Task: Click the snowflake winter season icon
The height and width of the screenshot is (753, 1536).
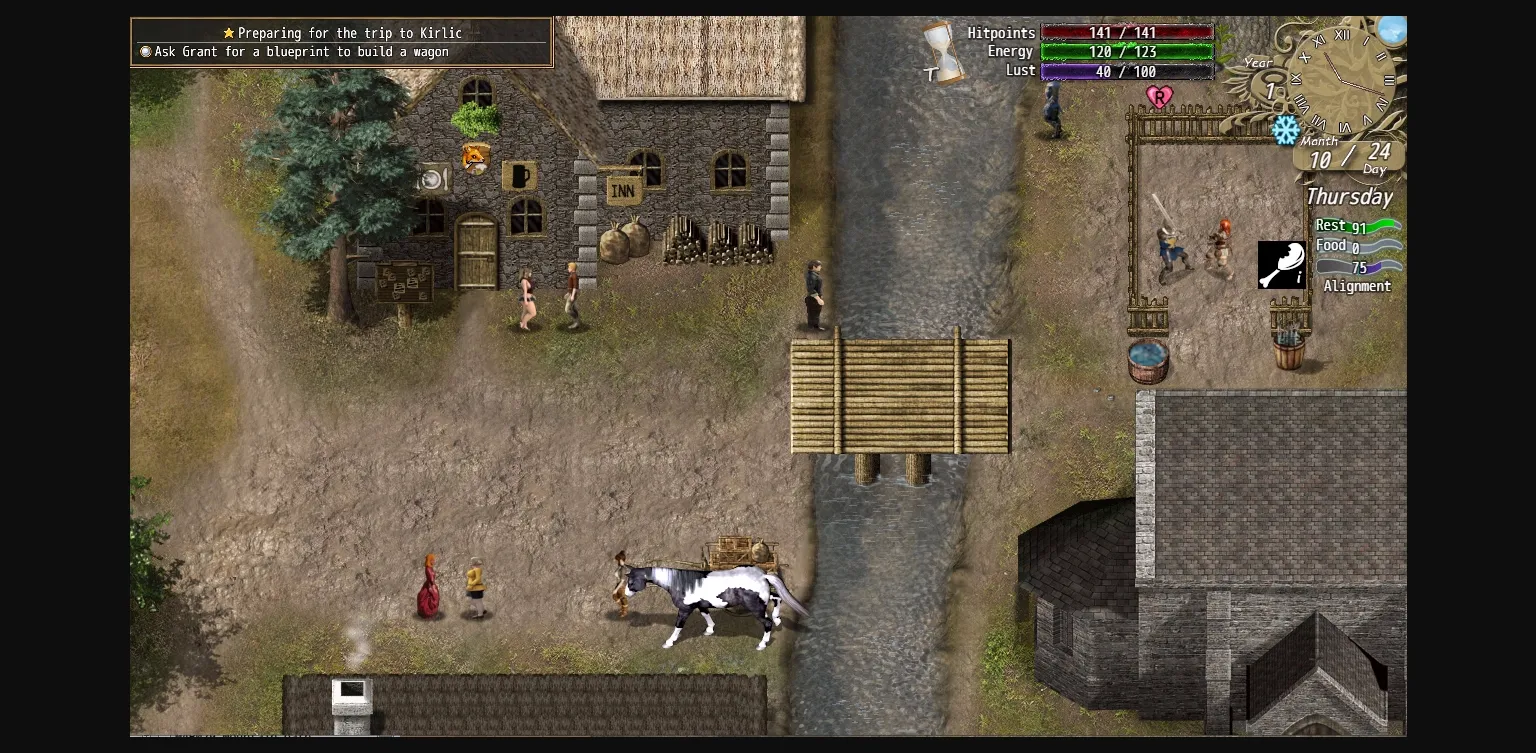Action: point(1286,130)
